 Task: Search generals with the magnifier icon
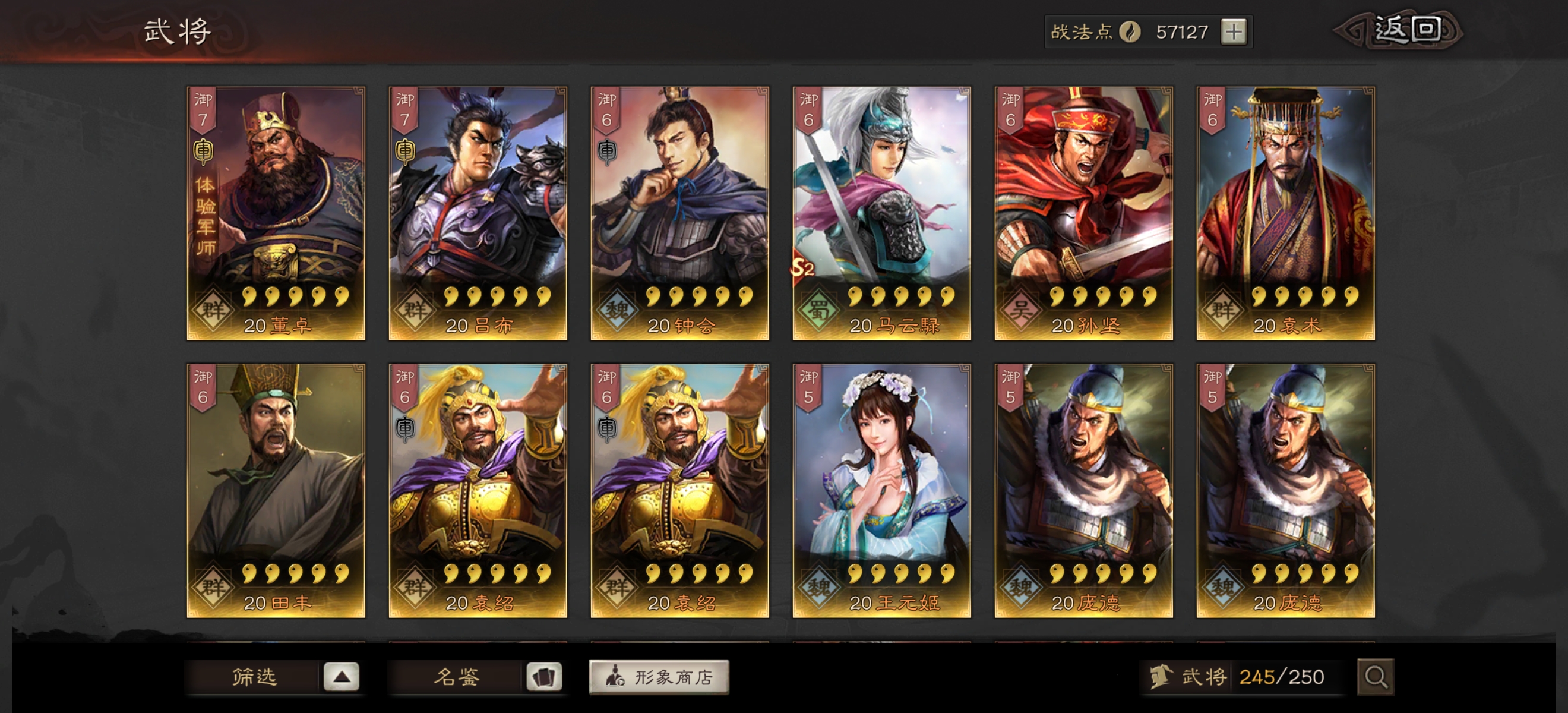(x=1375, y=677)
